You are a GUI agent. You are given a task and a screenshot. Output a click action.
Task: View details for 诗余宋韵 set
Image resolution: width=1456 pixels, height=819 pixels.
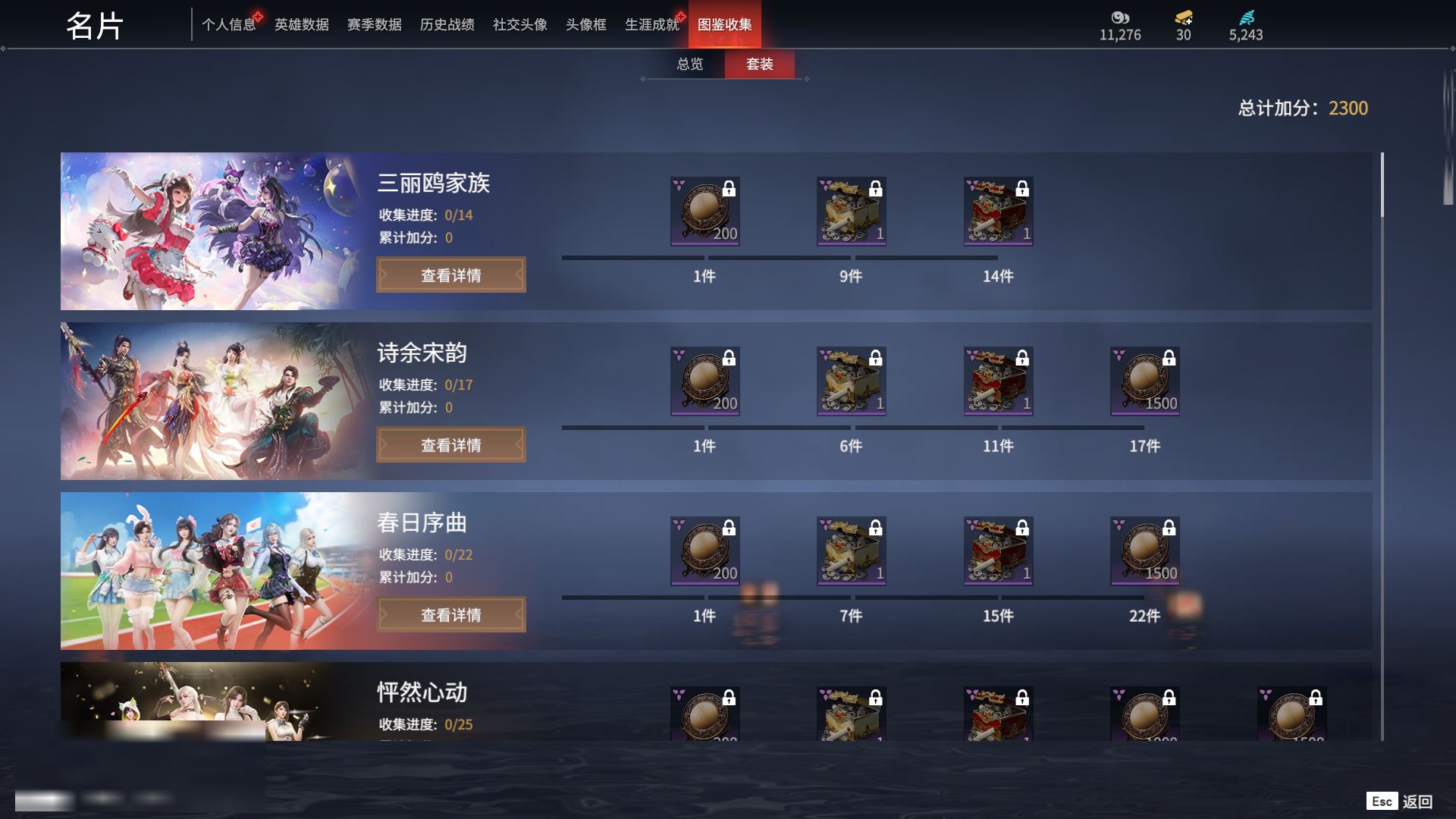pos(451,445)
